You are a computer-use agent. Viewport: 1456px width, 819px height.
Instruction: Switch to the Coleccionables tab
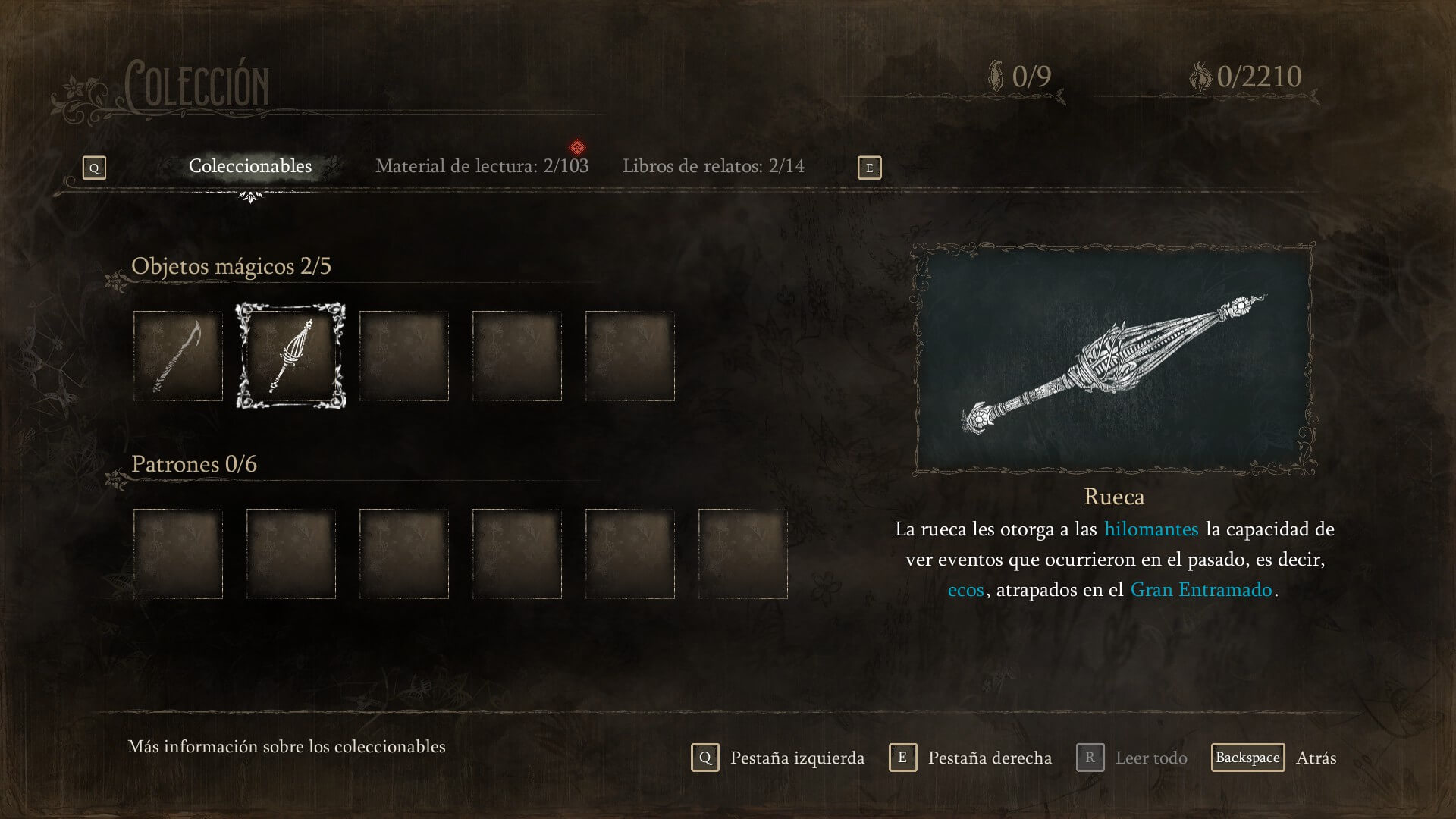click(250, 166)
